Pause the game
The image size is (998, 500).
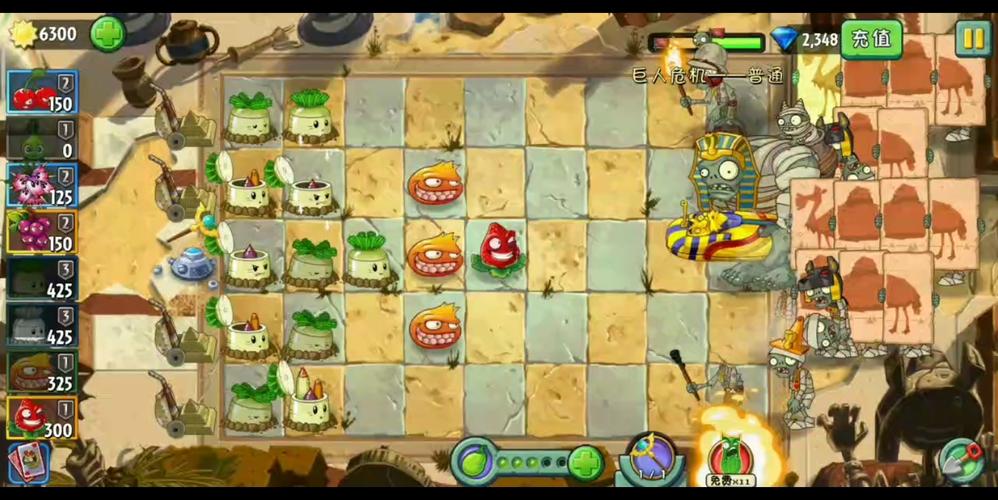coord(971,38)
